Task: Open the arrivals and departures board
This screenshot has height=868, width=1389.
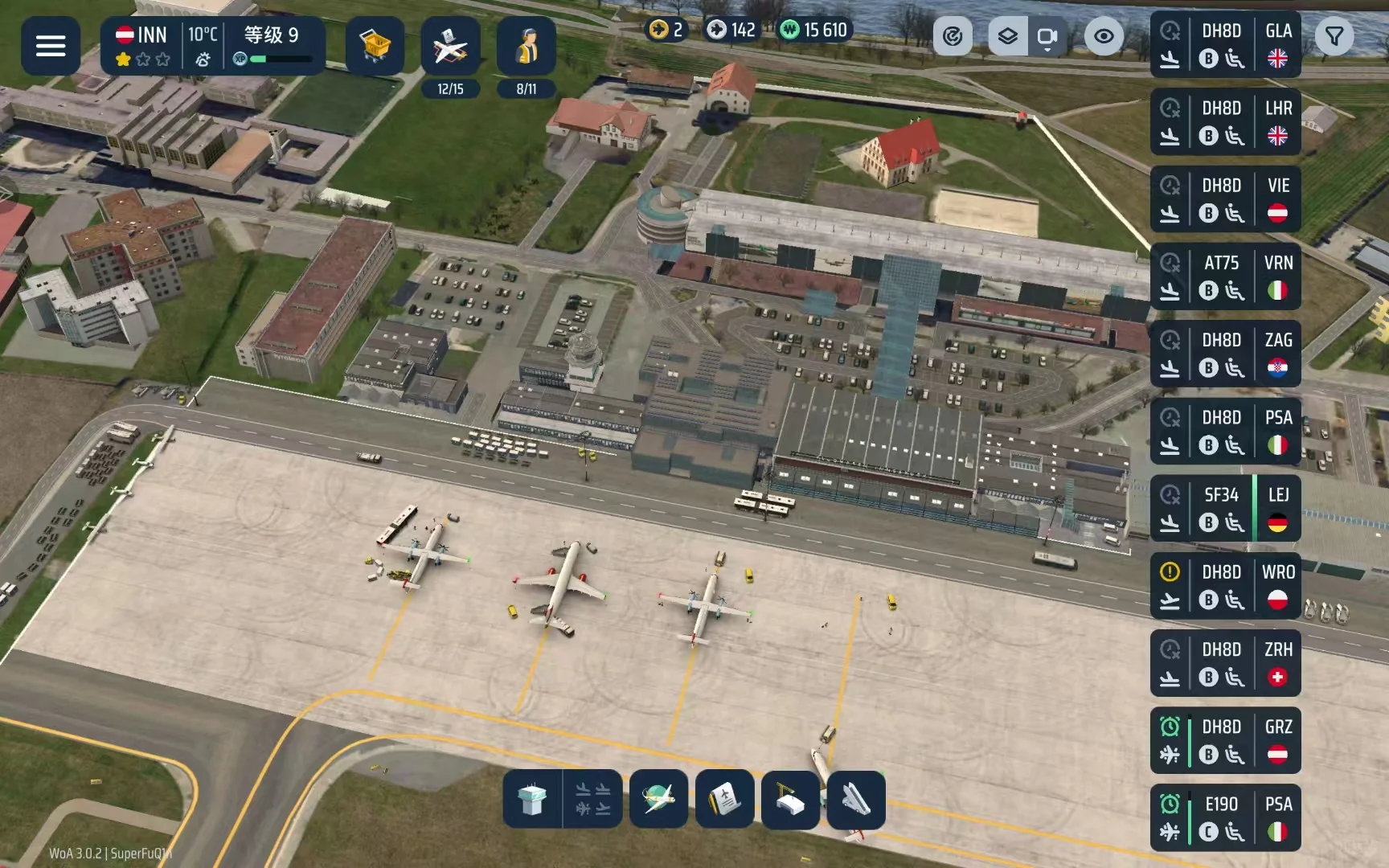Action: (x=593, y=799)
